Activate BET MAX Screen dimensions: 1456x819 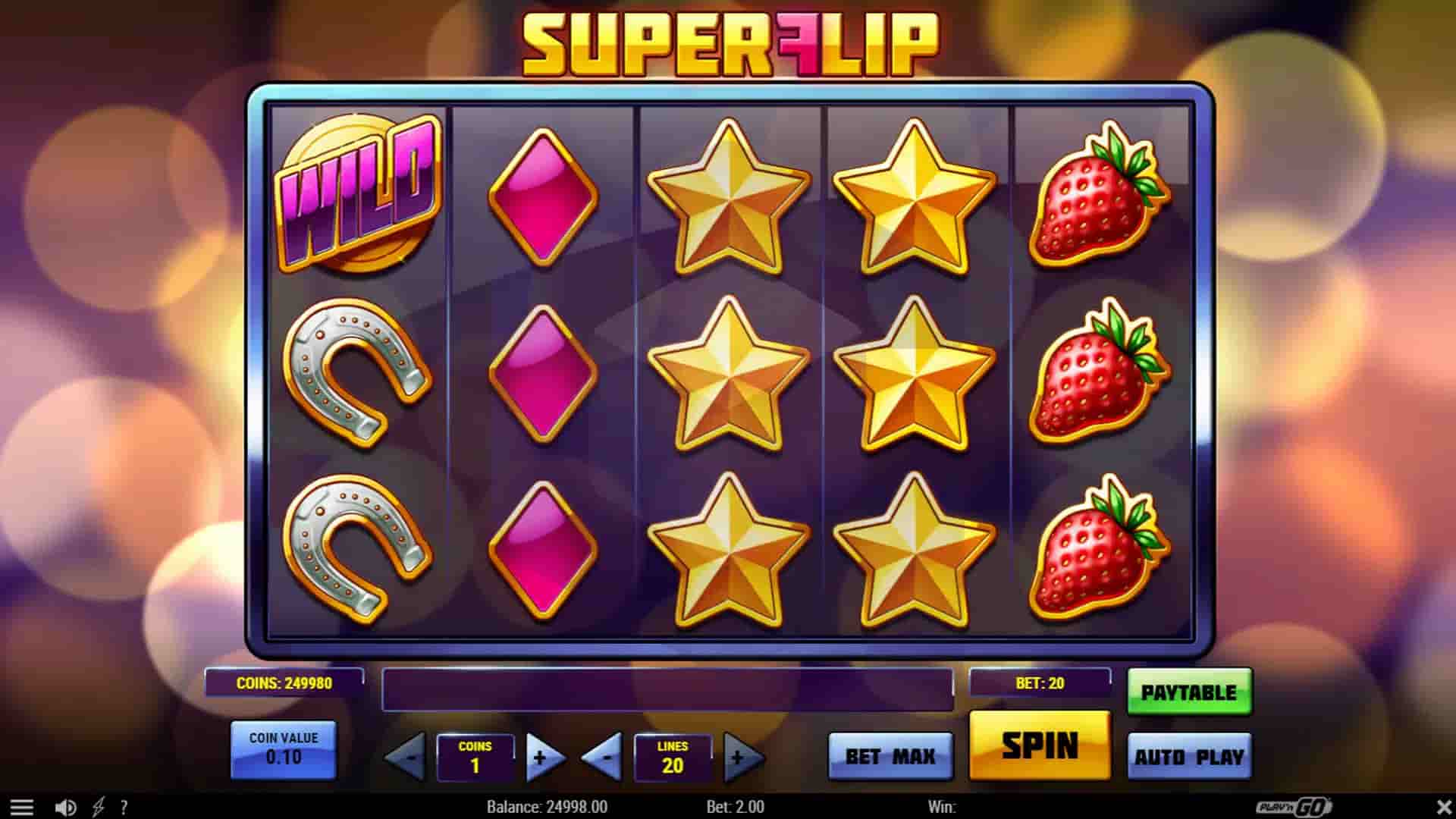pyautogui.click(x=889, y=756)
